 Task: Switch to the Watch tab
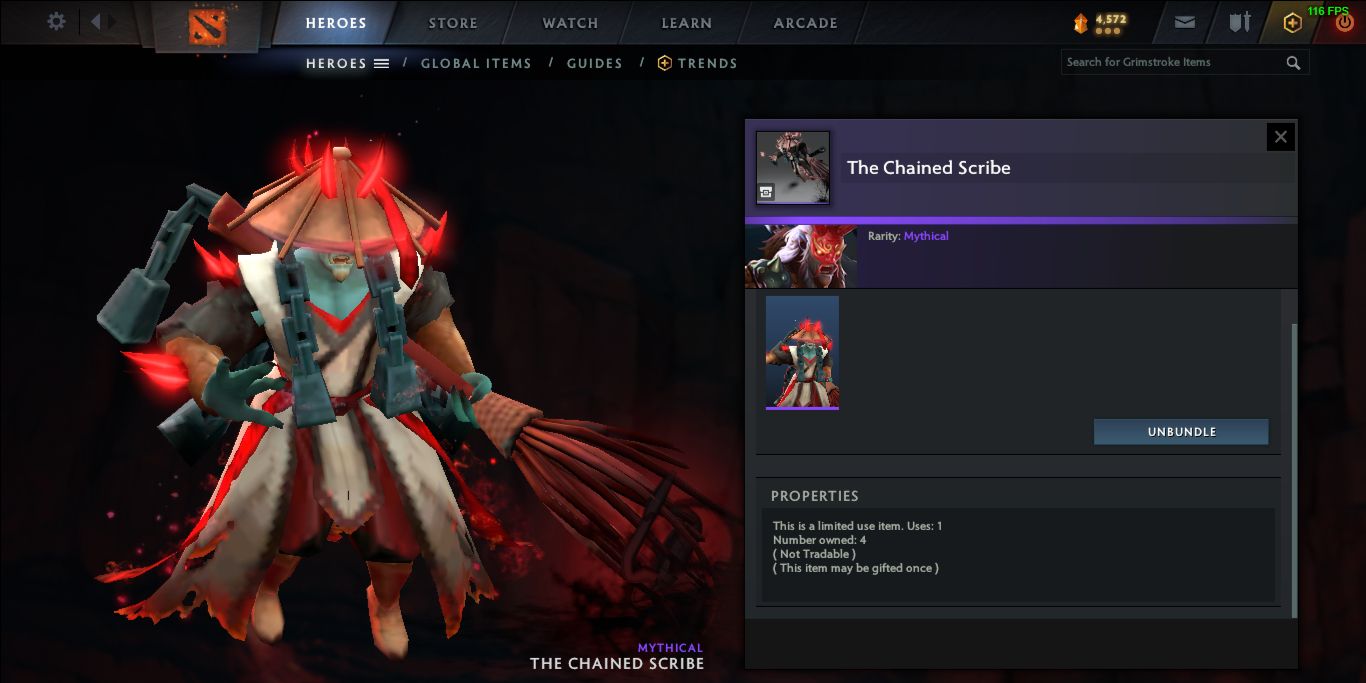tap(570, 23)
